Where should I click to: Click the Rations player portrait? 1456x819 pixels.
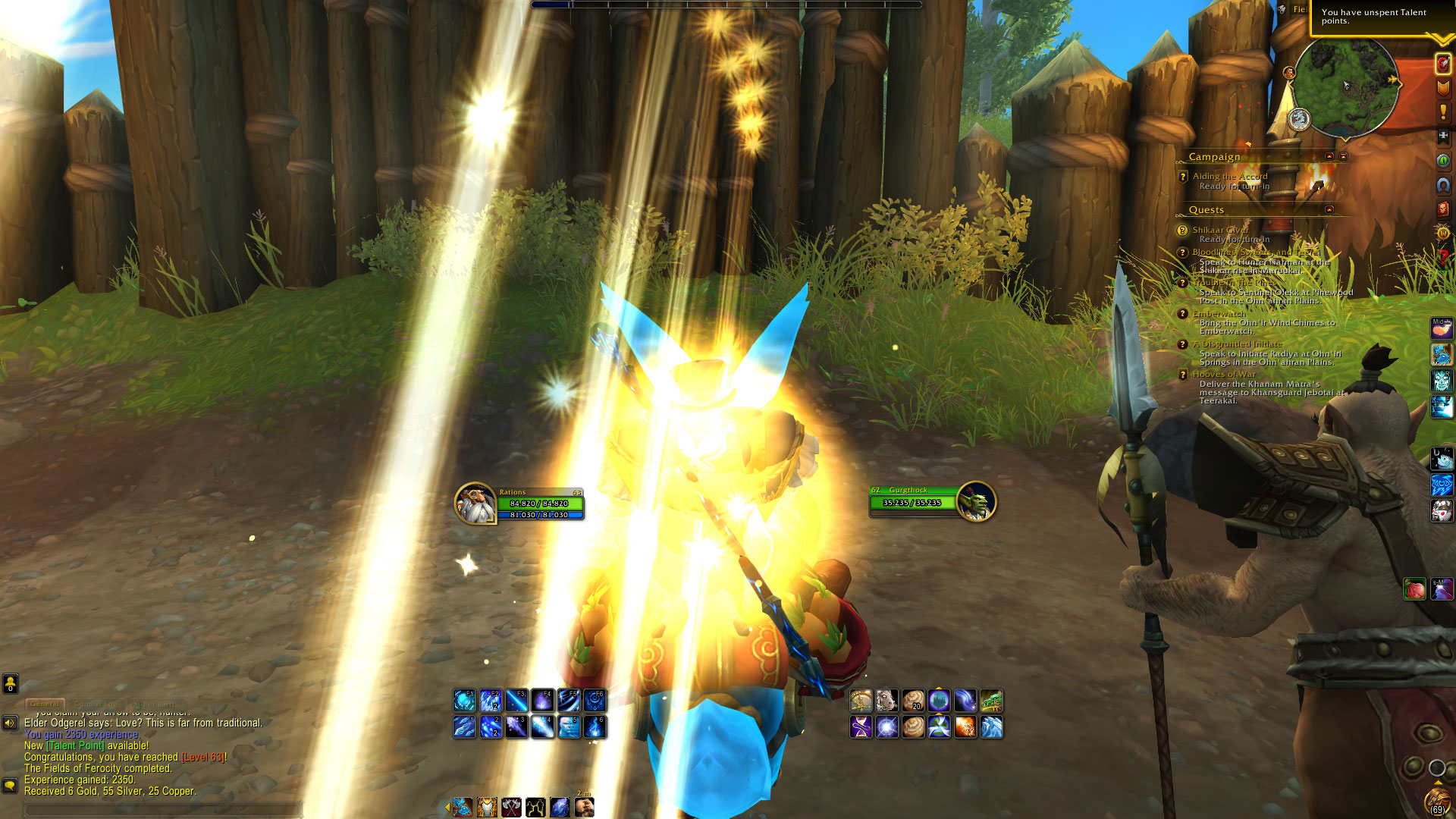(x=475, y=503)
